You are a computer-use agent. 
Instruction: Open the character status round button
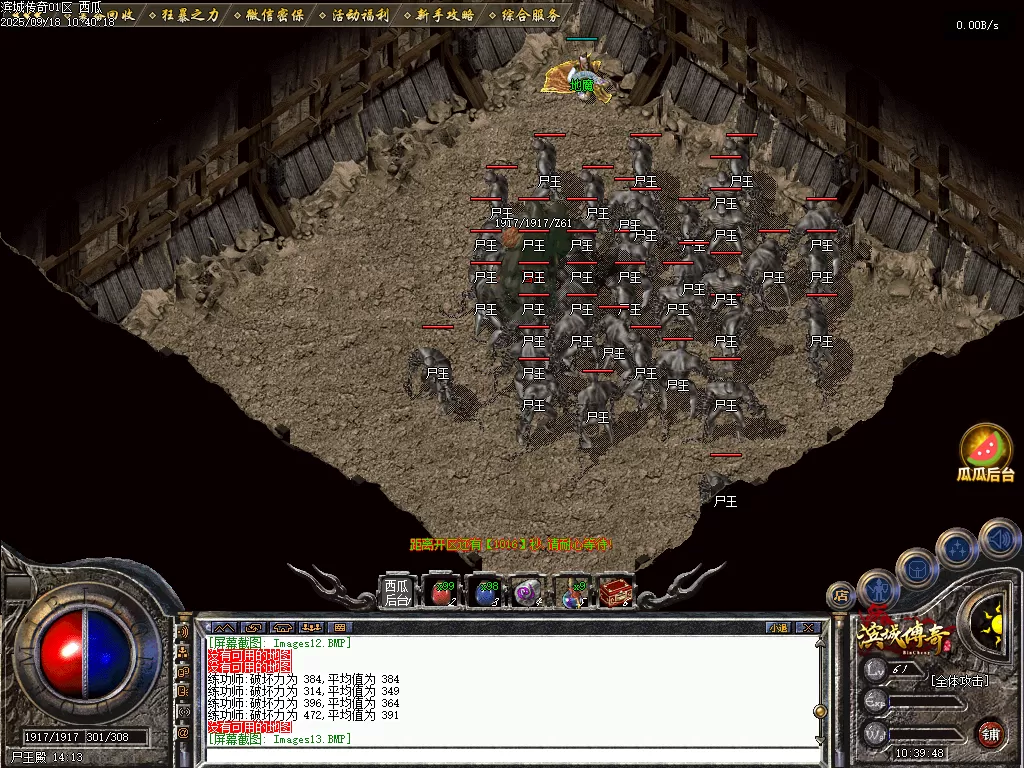coord(877,587)
